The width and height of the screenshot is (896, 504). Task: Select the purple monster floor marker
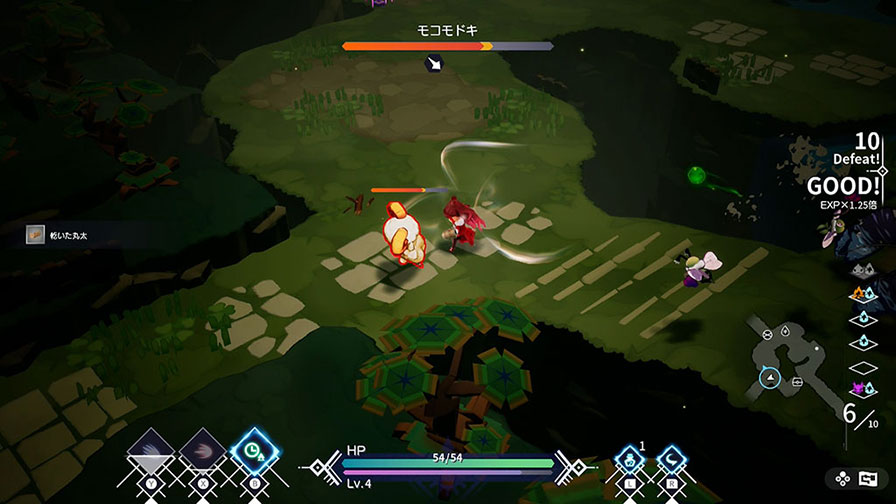pyautogui.click(x=858, y=389)
